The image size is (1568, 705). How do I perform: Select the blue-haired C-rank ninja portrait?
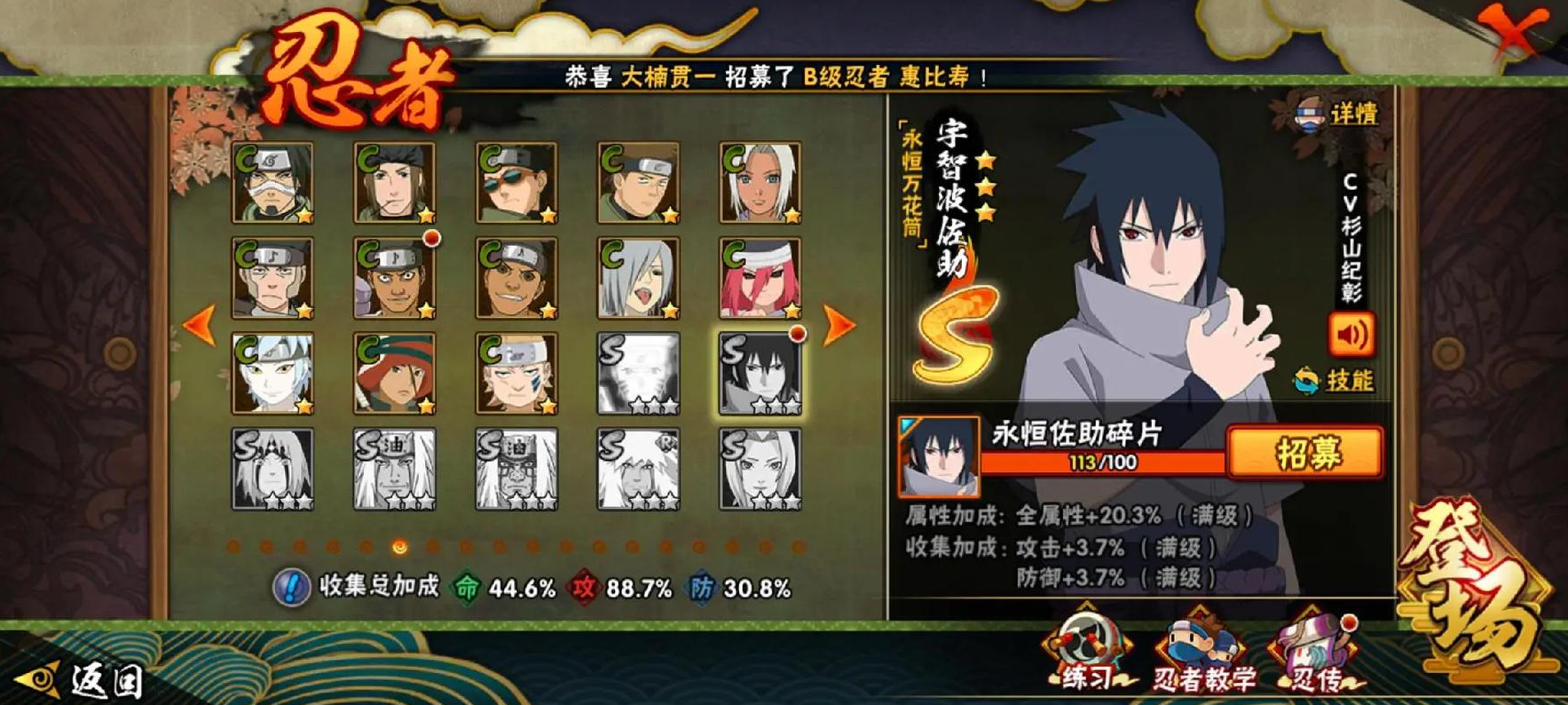(x=272, y=374)
